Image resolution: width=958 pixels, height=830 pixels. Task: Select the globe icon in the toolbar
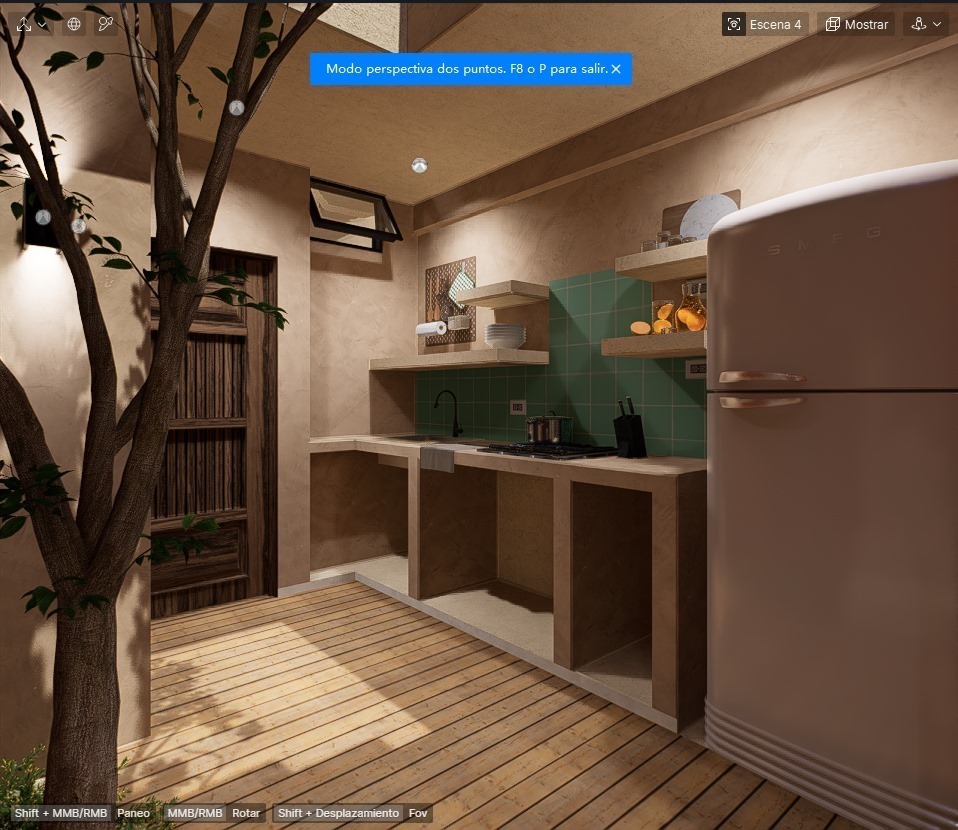point(74,24)
